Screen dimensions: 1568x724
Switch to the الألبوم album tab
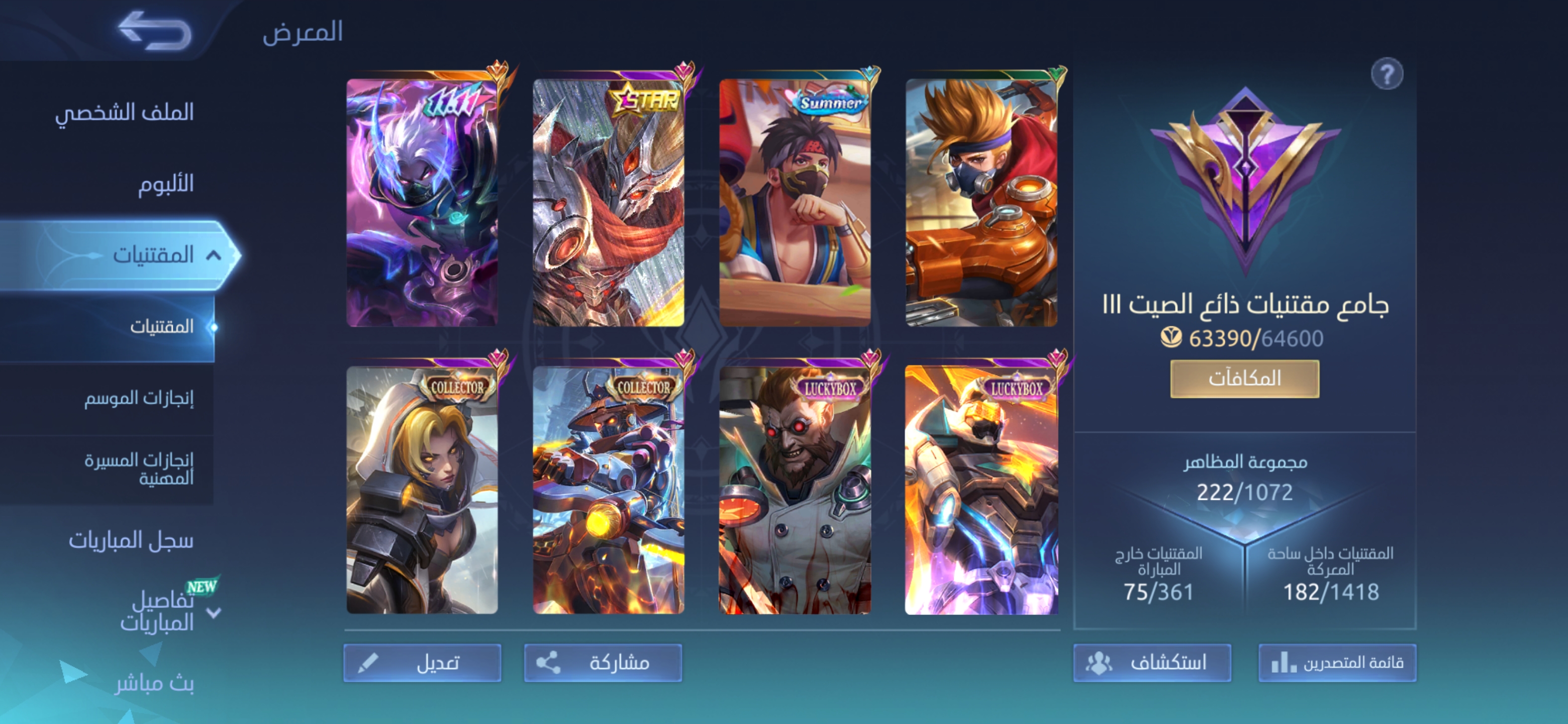coord(165,184)
